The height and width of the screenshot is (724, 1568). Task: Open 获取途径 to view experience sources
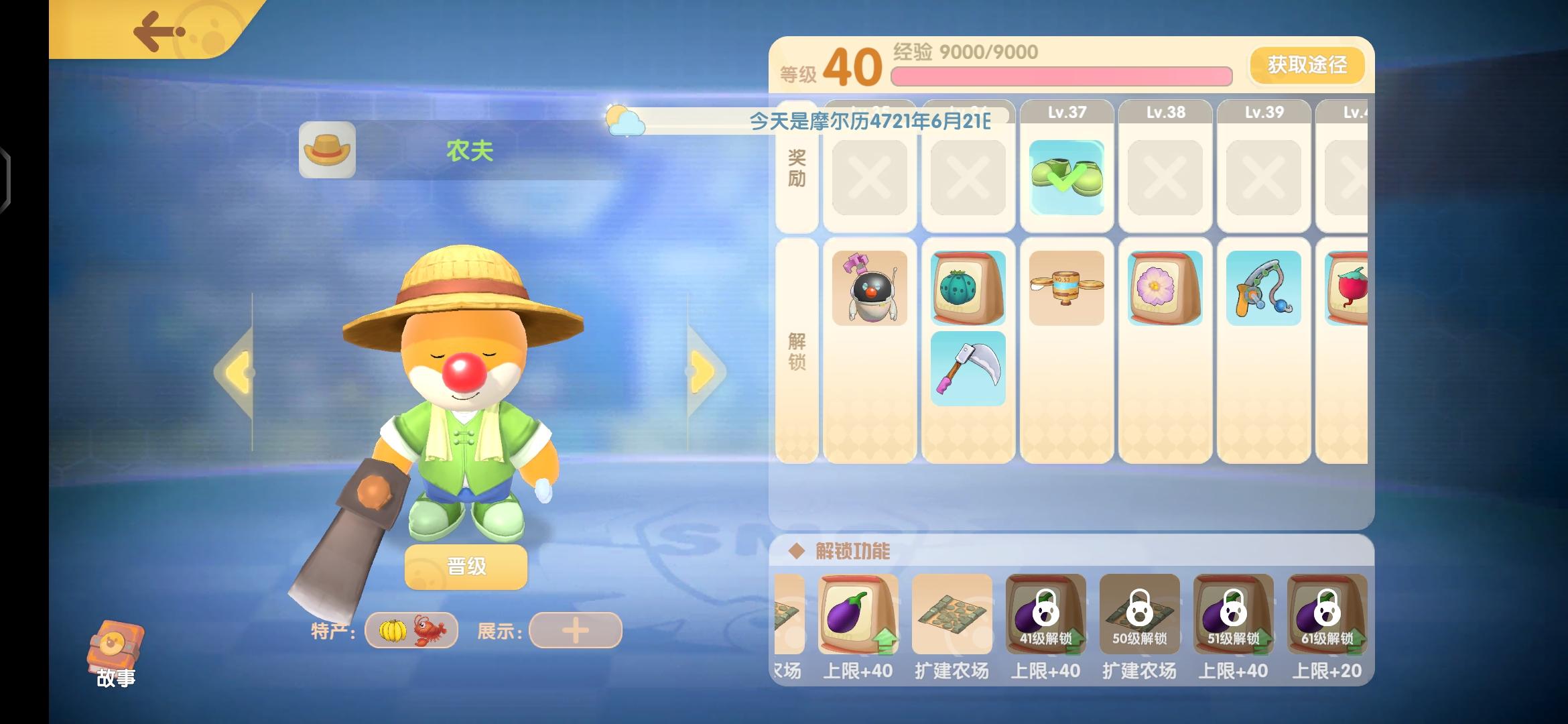click(1305, 65)
